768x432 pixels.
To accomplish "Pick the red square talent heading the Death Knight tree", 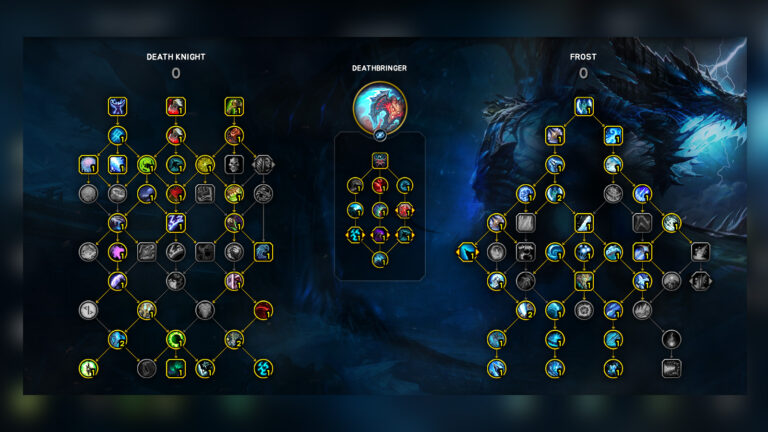I will (x=176, y=106).
